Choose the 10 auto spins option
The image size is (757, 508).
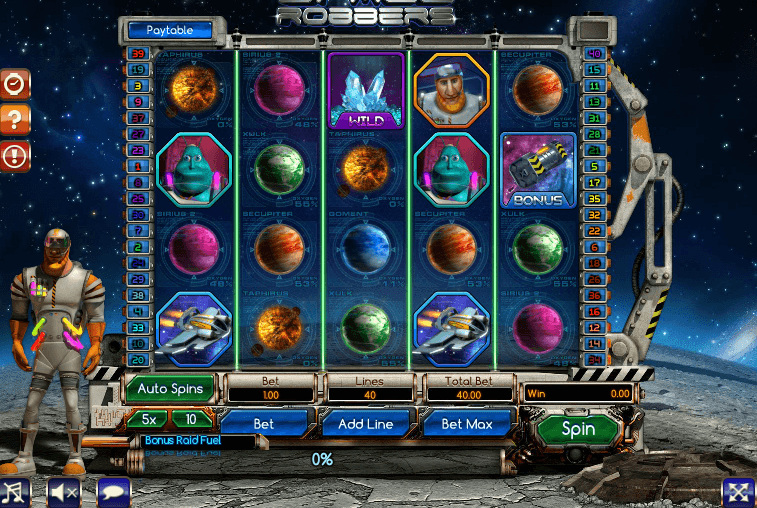click(x=190, y=419)
